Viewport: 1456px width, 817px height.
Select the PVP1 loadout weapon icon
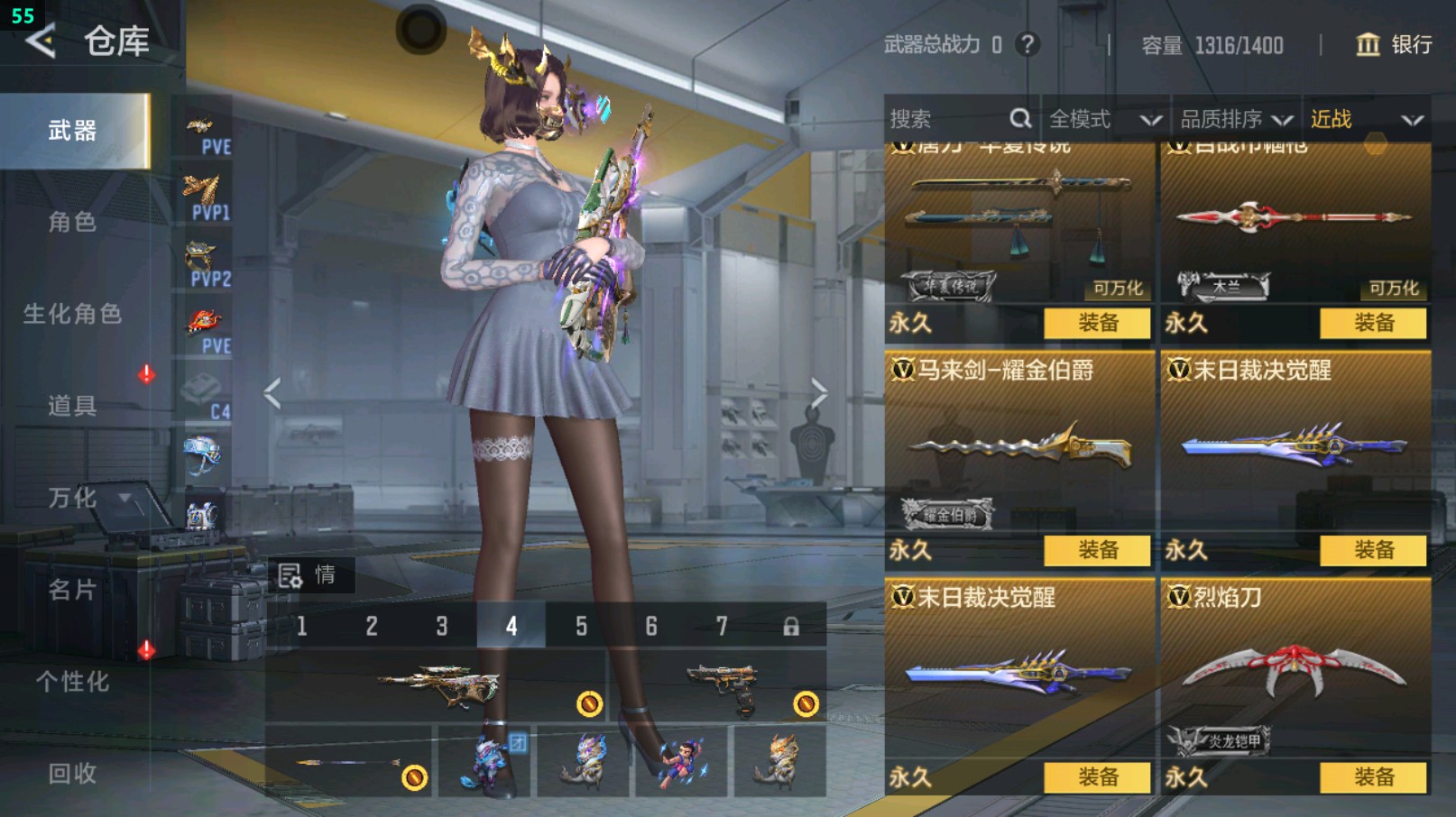[x=205, y=191]
